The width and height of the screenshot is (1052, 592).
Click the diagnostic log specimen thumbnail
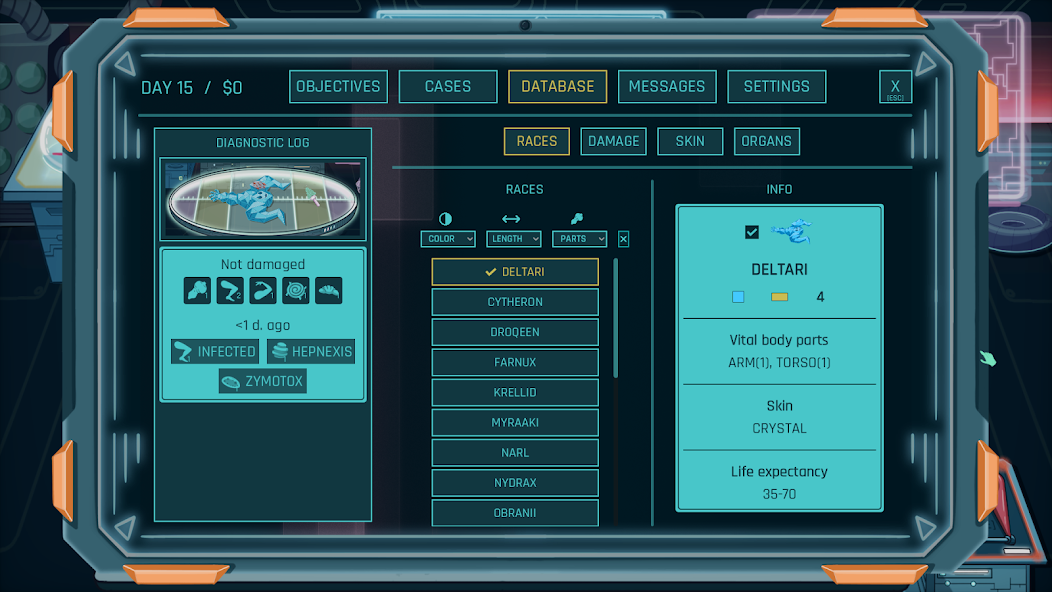(264, 199)
